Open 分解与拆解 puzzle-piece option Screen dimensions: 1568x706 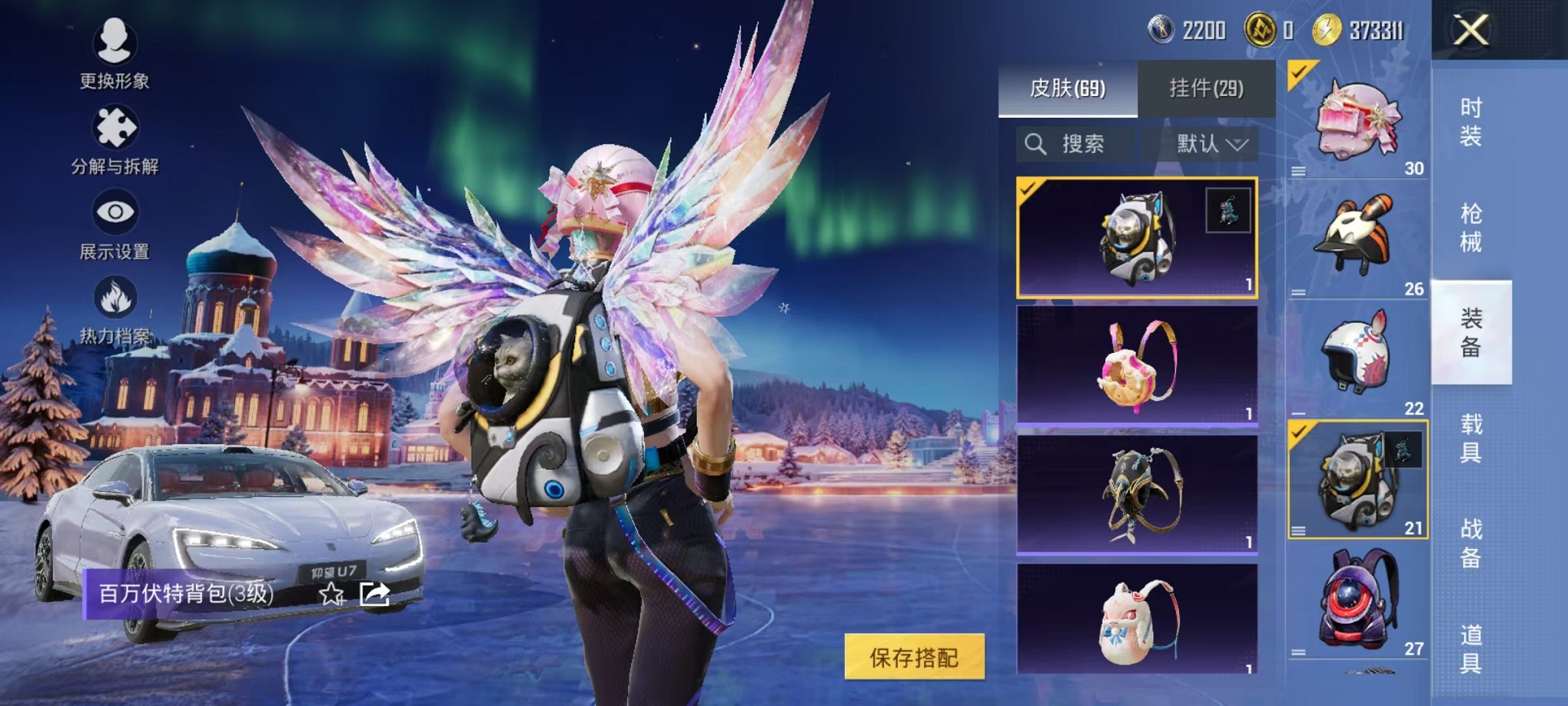[115, 138]
